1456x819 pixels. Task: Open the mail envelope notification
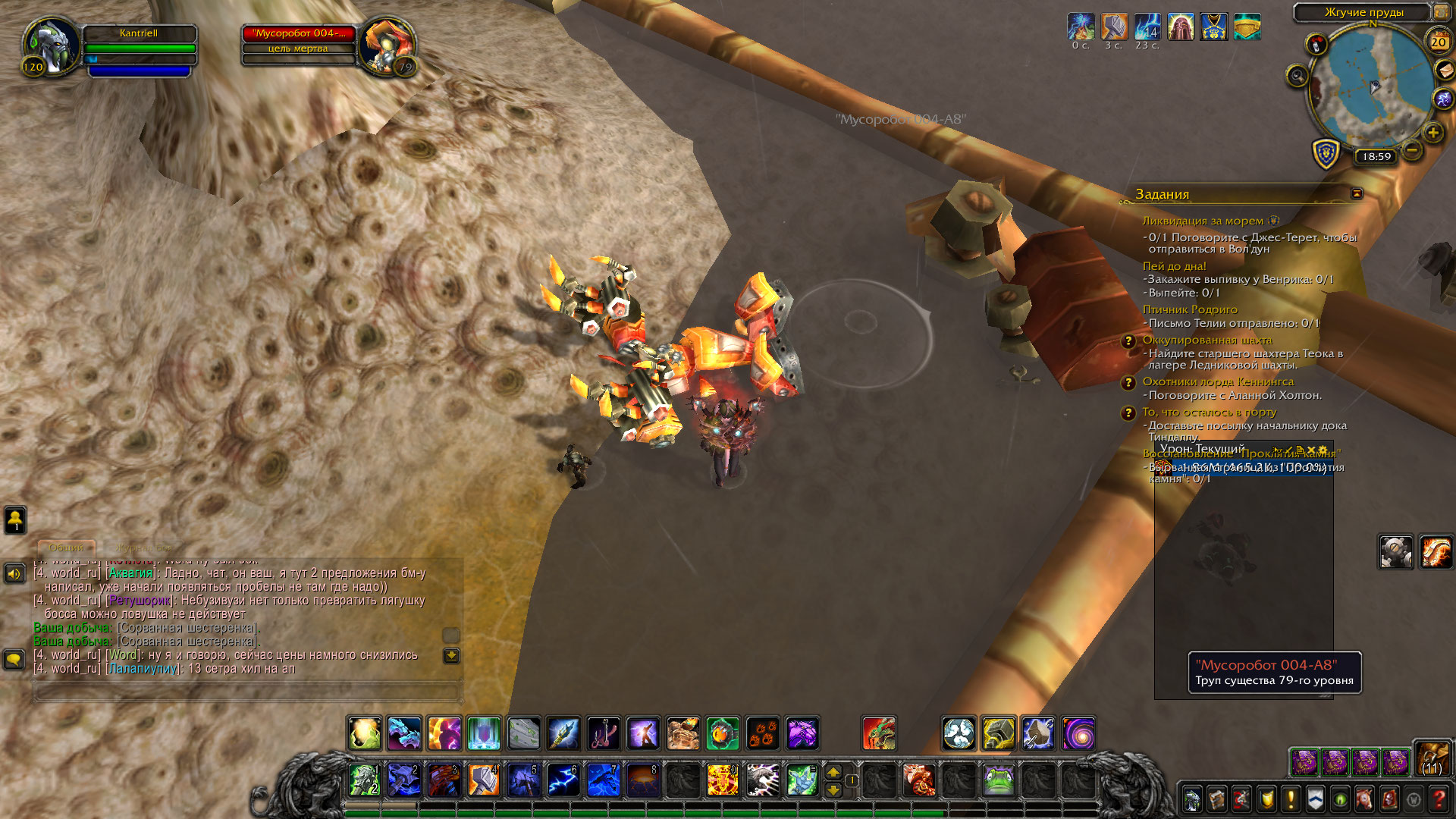(x=1445, y=71)
